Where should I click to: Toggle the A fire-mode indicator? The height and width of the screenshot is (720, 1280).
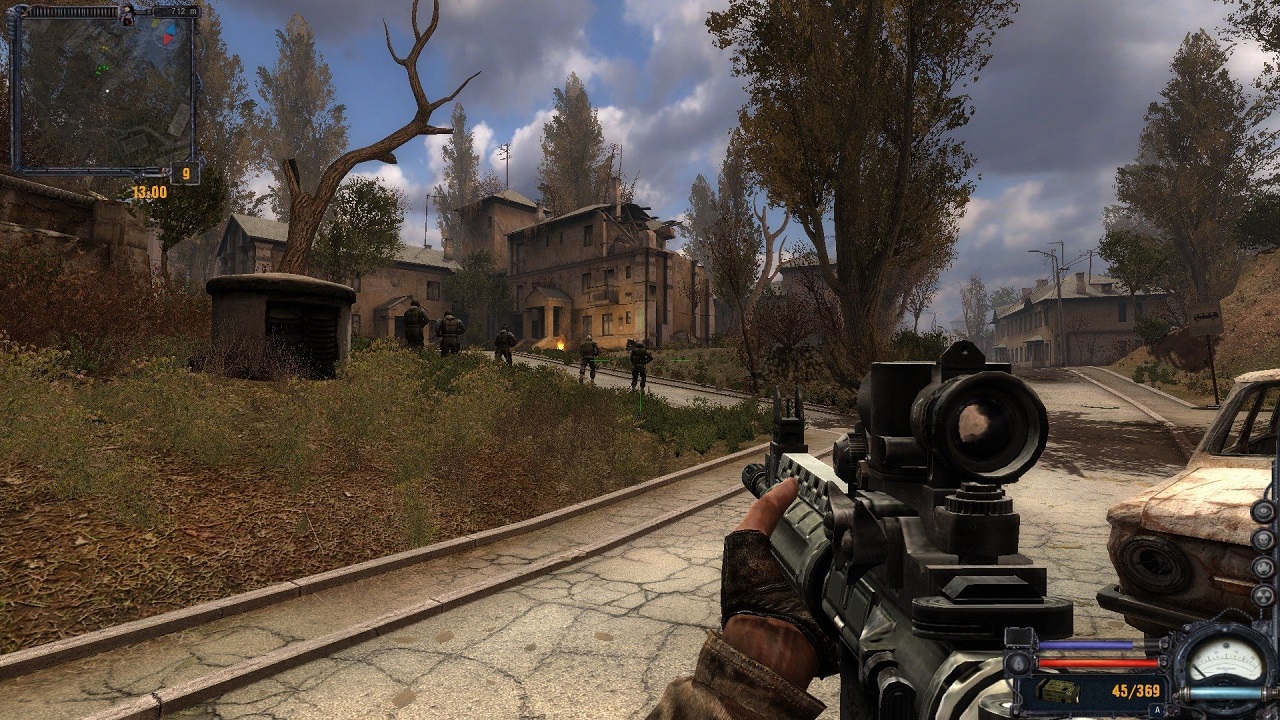point(1157,709)
